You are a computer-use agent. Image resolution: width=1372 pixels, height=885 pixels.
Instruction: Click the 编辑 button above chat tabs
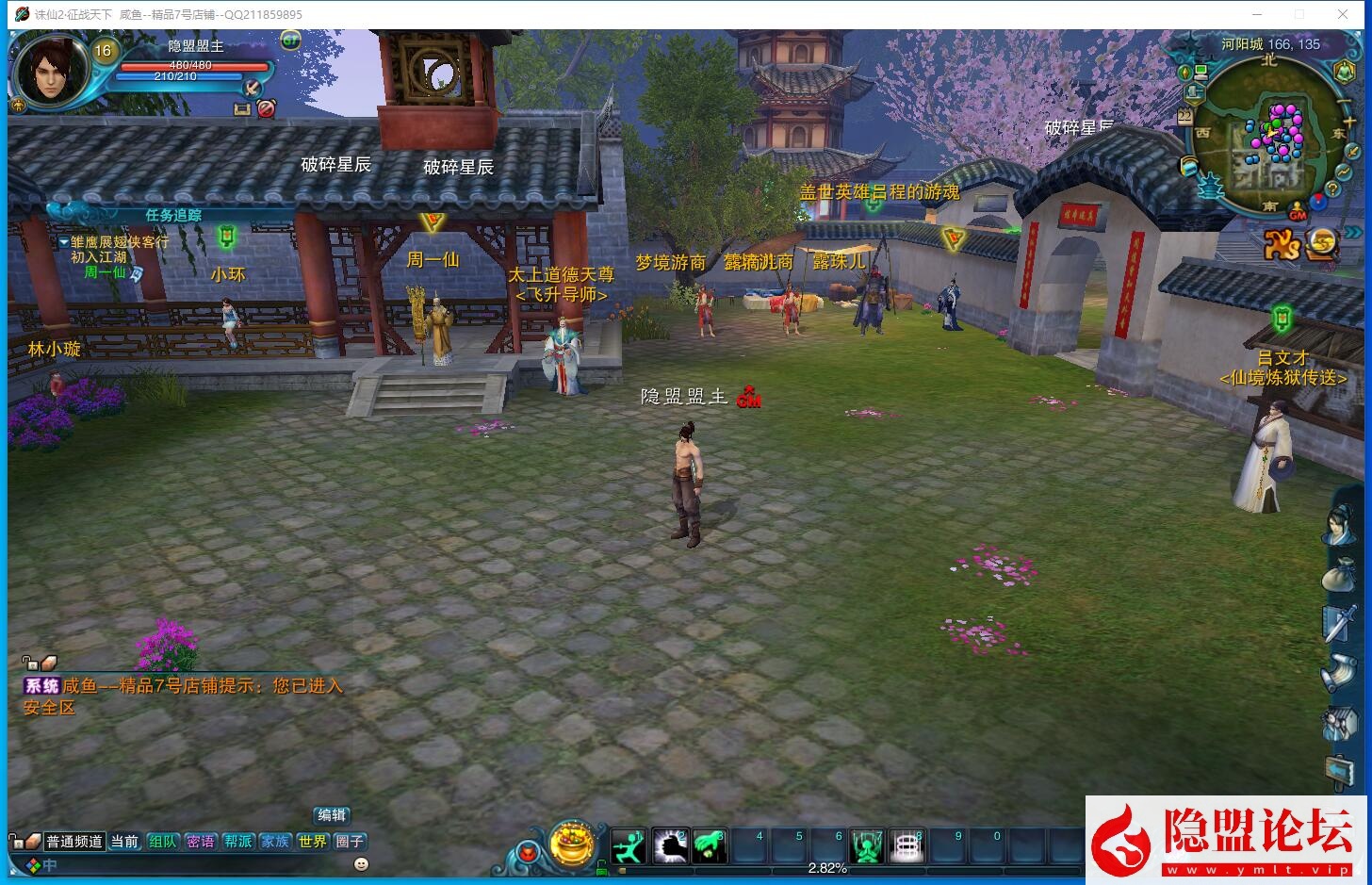[x=332, y=815]
